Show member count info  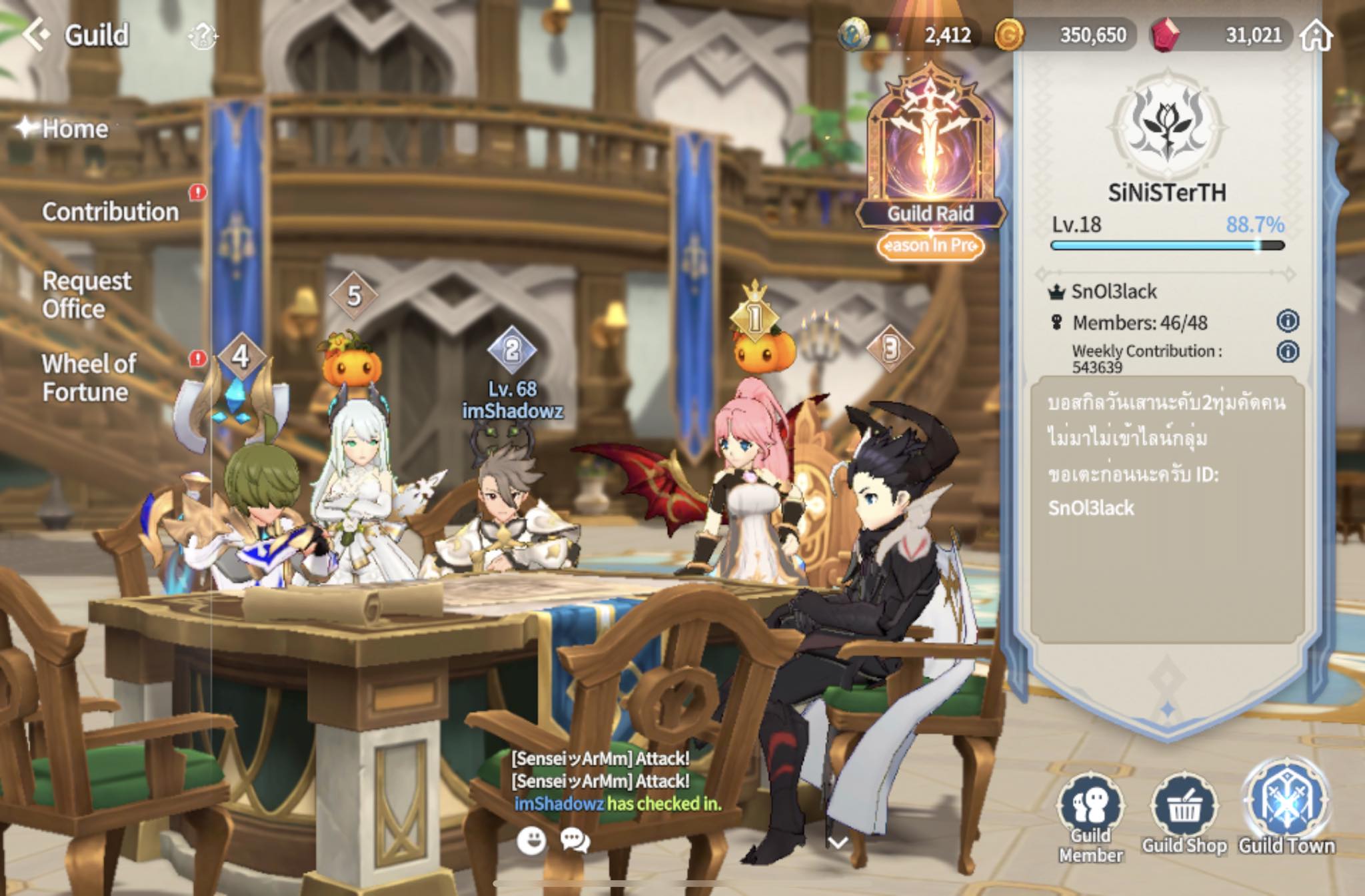(1288, 321)
